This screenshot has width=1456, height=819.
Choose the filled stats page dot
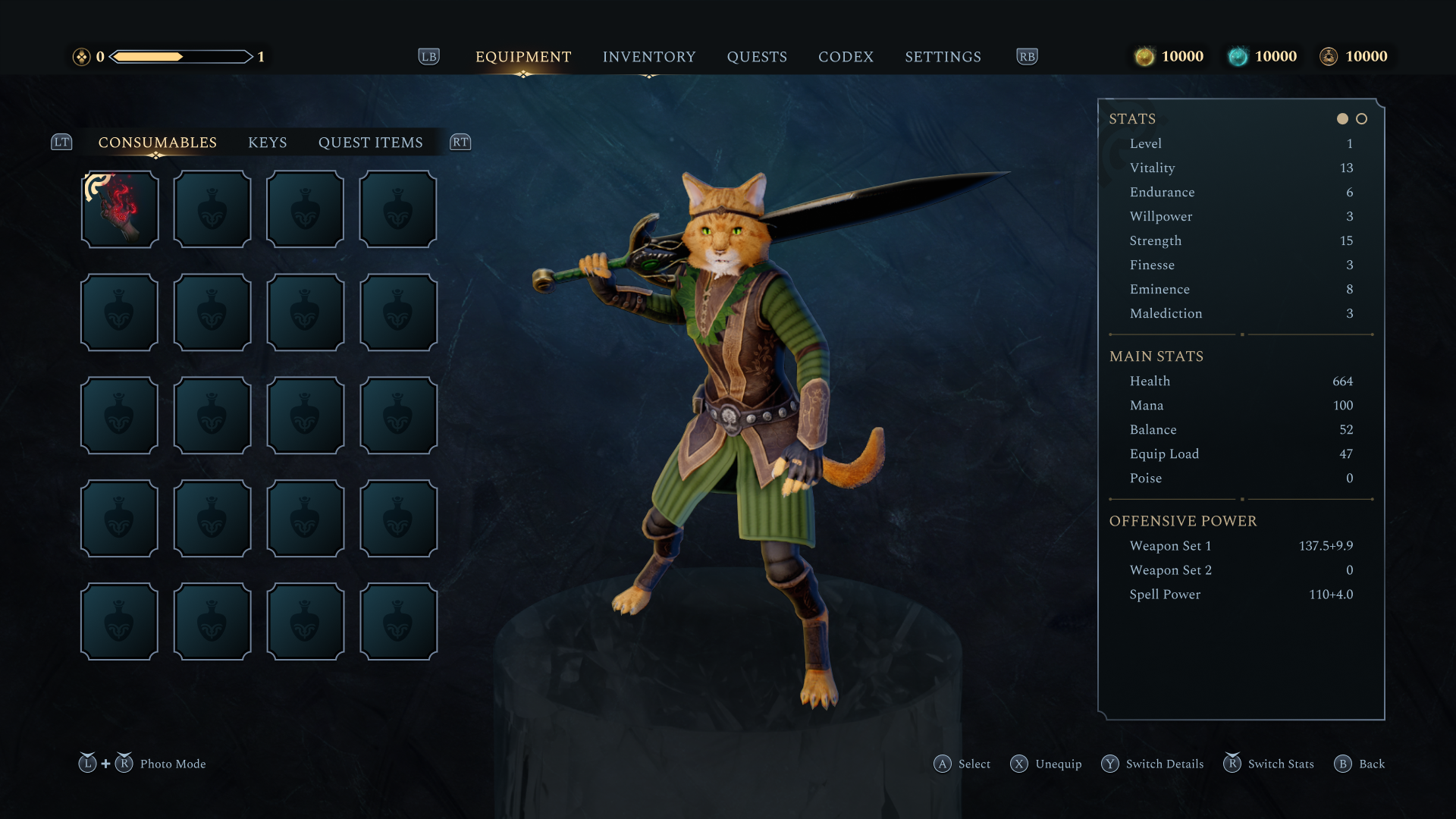[1342, 119]
